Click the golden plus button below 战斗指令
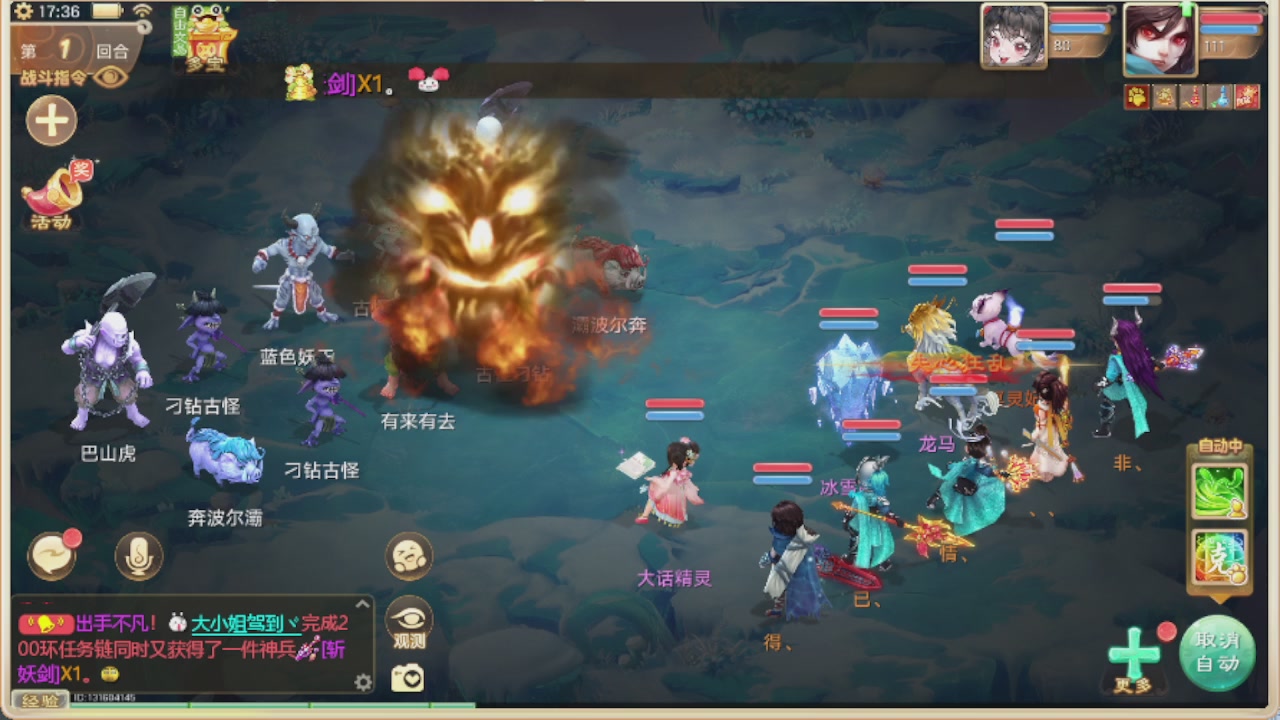This screenshot has height=720, width=1280. (x=52, y=120)
